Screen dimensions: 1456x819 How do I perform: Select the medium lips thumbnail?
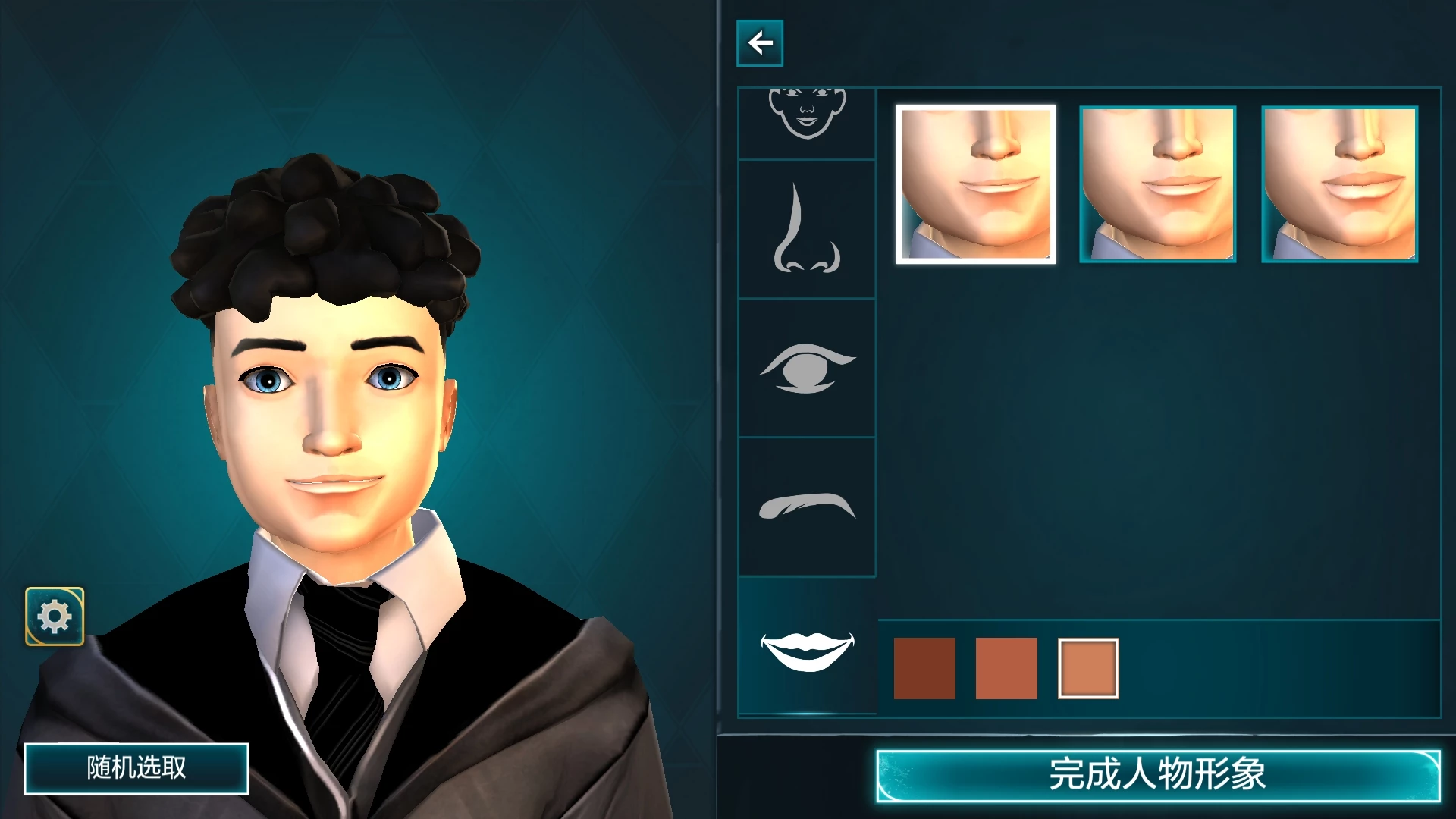(1157, 184)
